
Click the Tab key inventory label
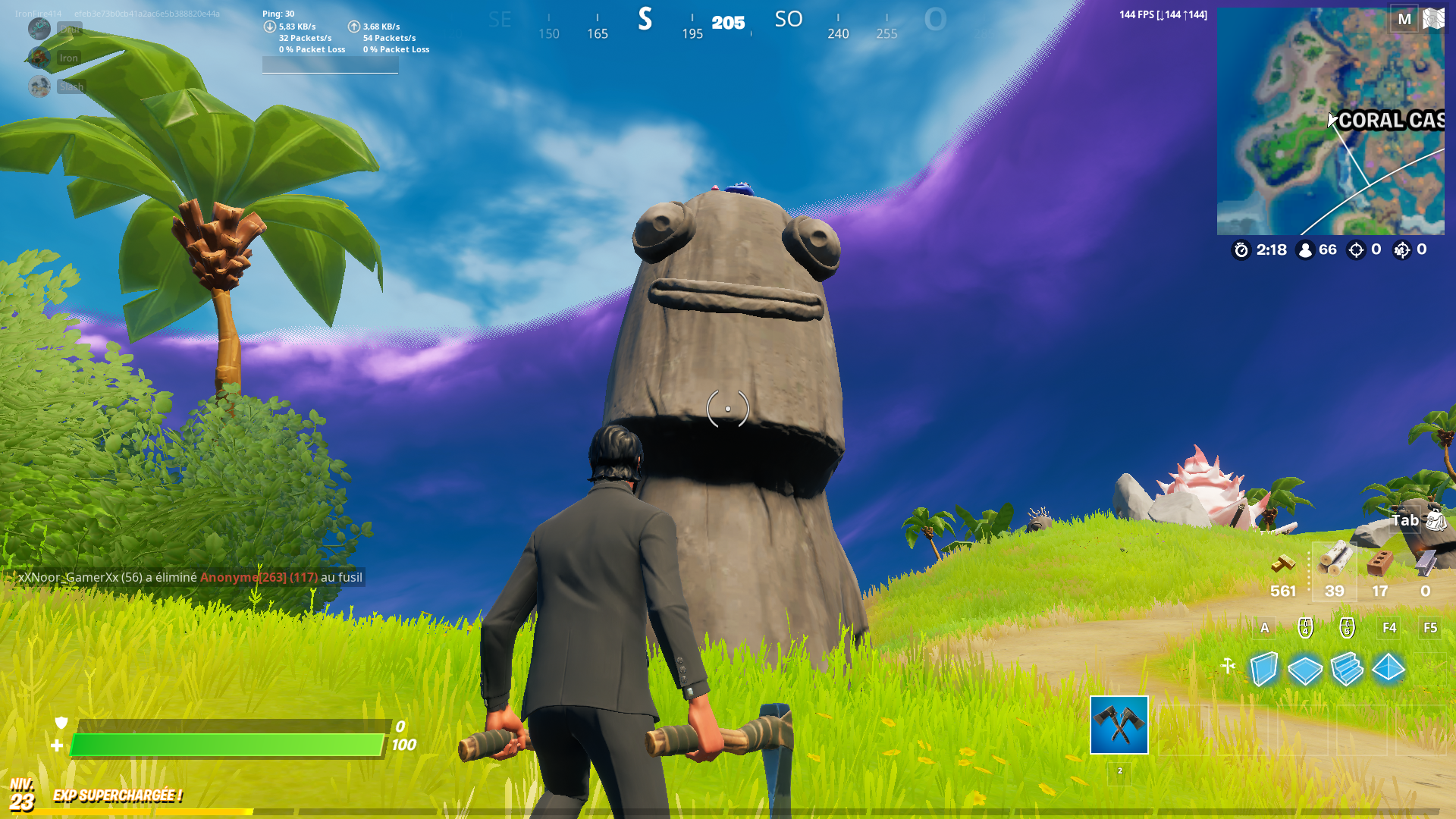pos(1405,521)
